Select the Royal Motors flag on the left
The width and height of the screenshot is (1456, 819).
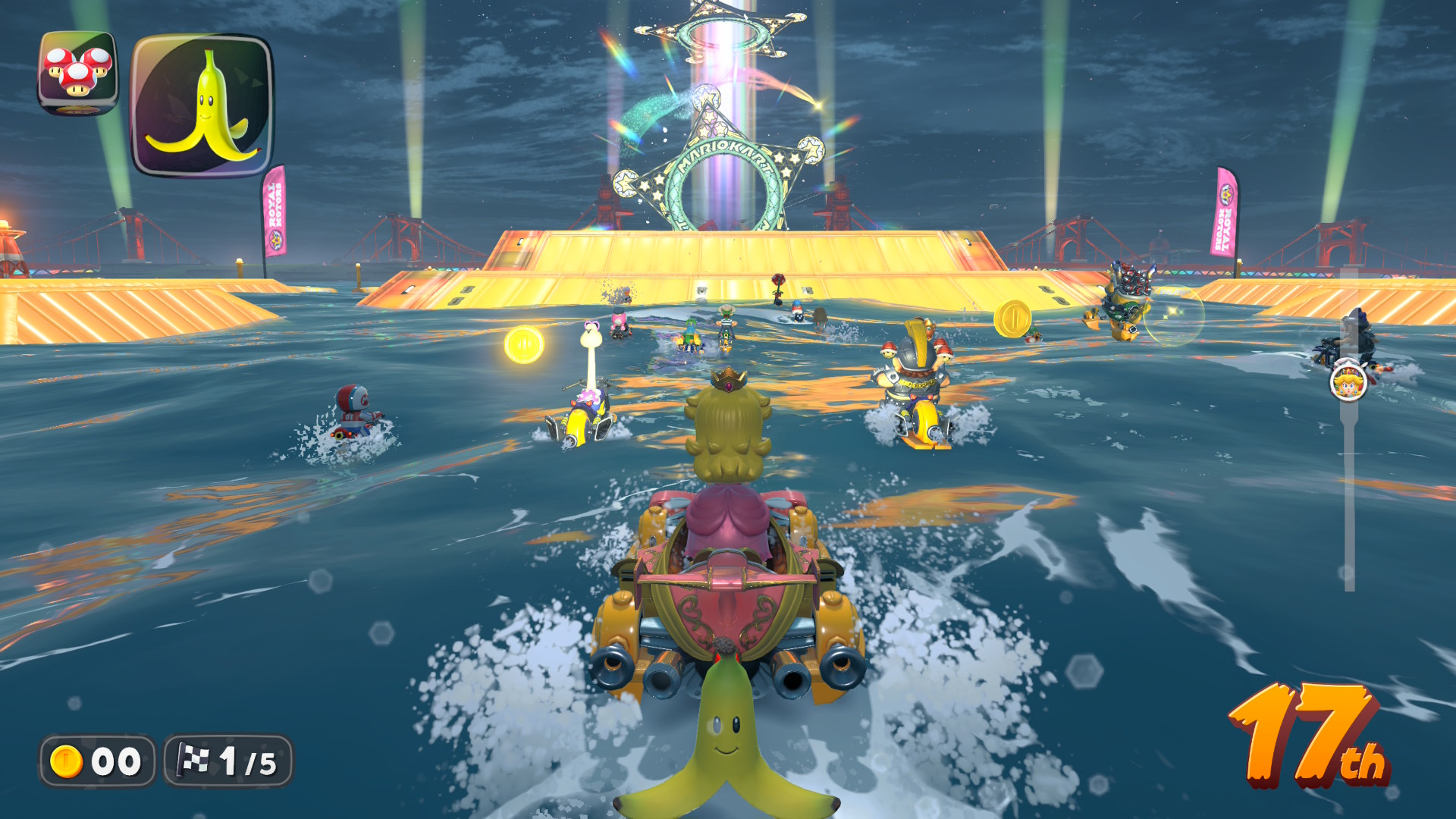point(277,216)
